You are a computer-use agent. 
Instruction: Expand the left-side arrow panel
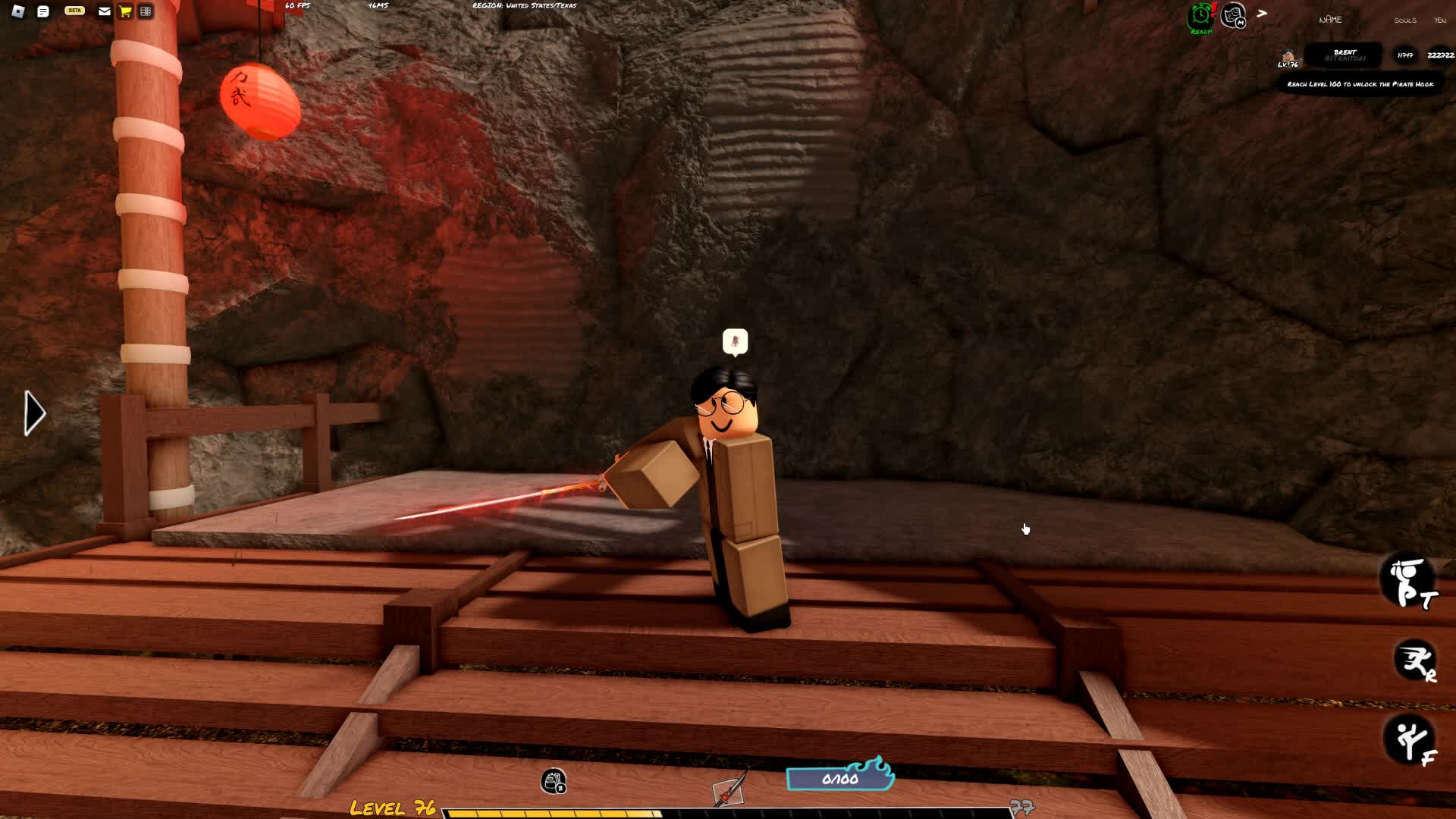click(x=34, y=413)
